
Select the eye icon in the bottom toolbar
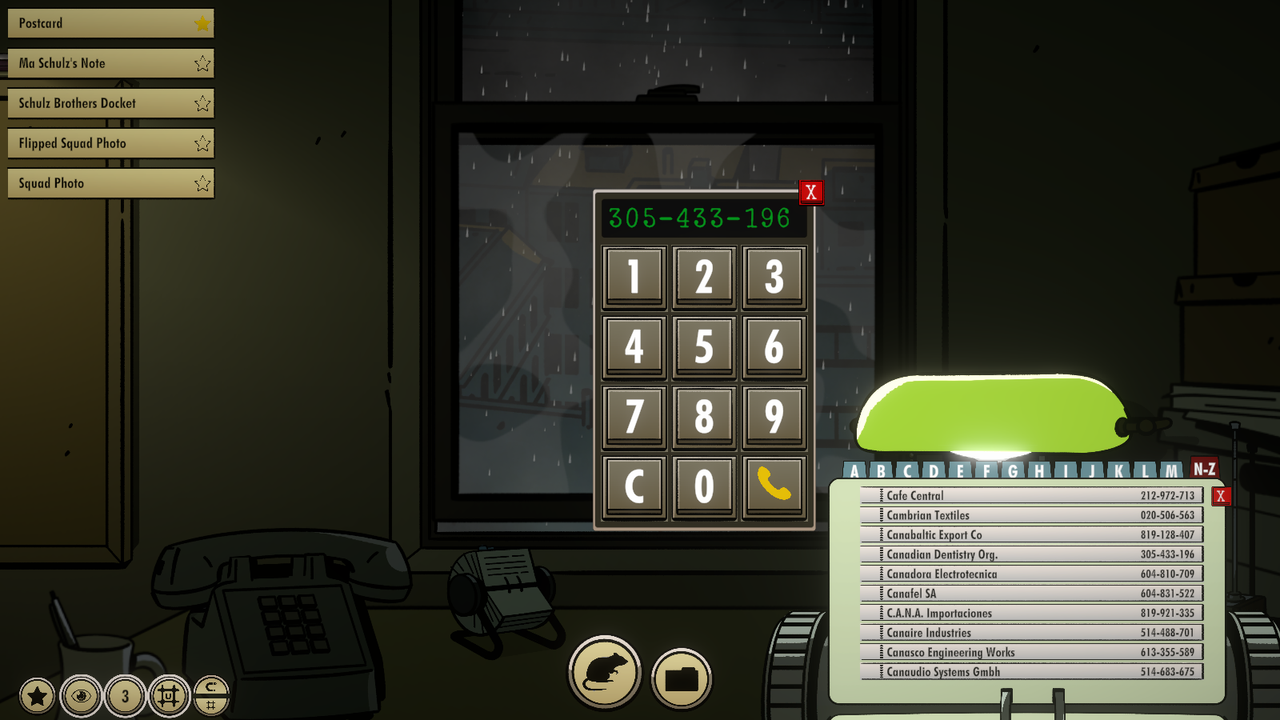pyautogui.click(x=79, y=694)
